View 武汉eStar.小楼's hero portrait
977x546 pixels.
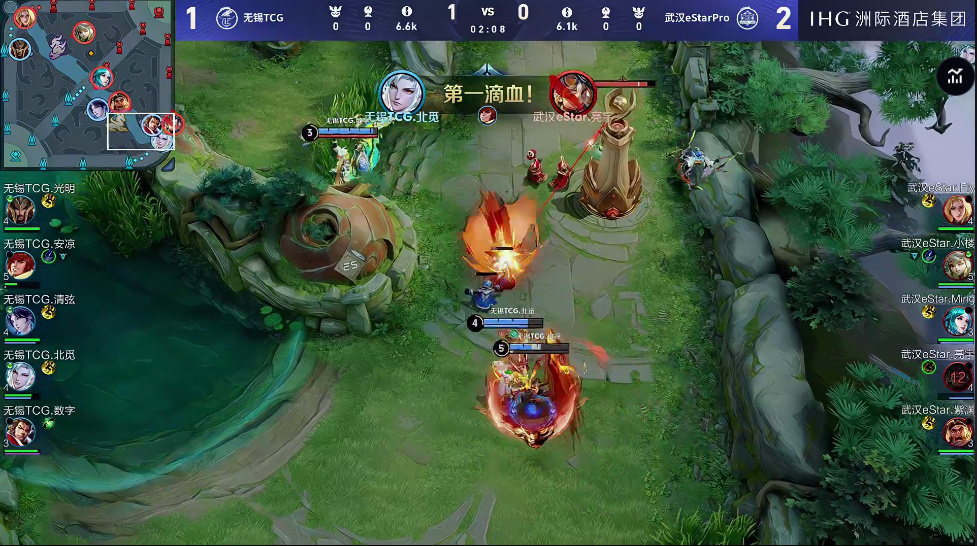tap(958, 265)
